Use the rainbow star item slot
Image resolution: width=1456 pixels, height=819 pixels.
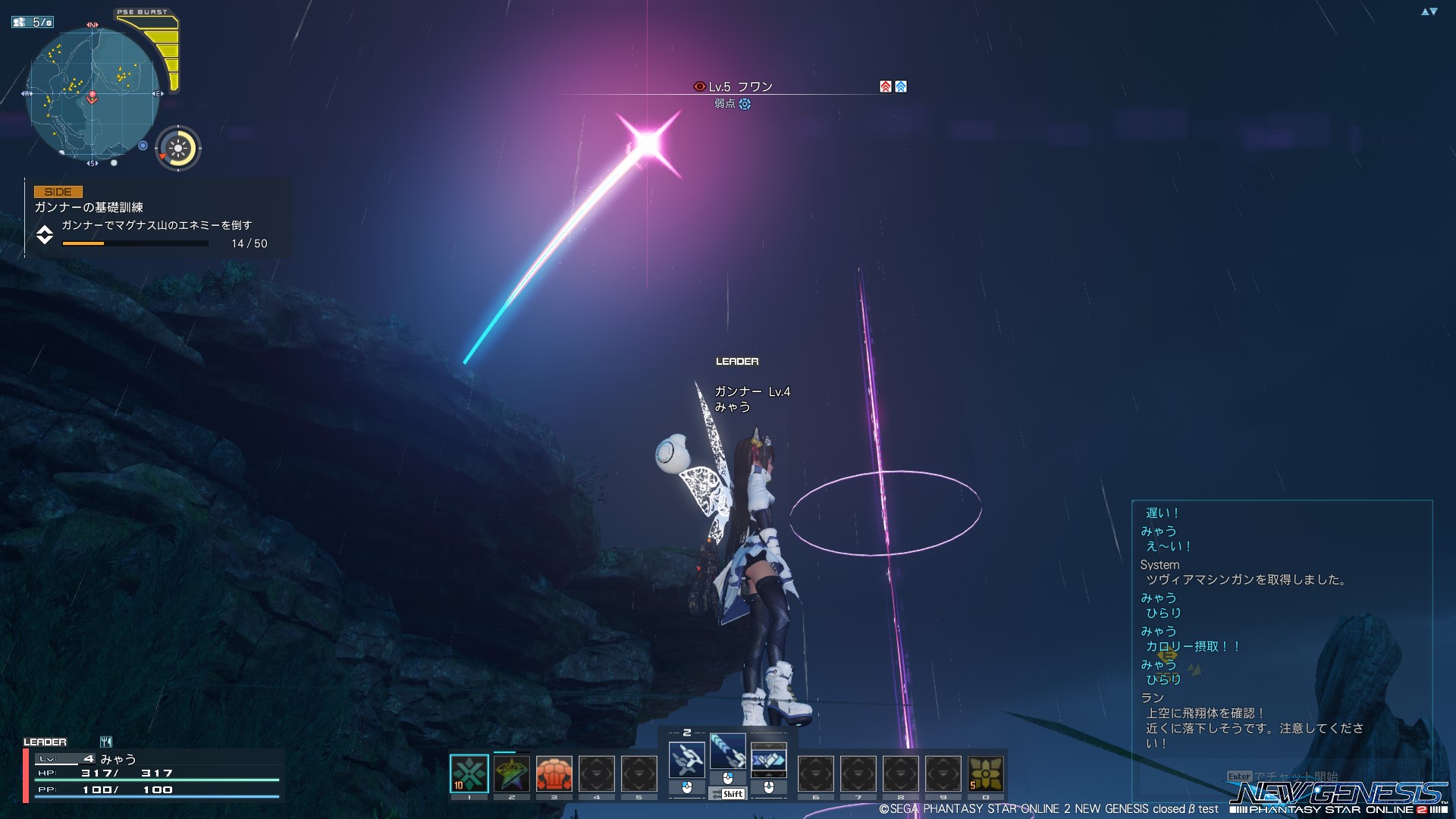coord(512,773)
